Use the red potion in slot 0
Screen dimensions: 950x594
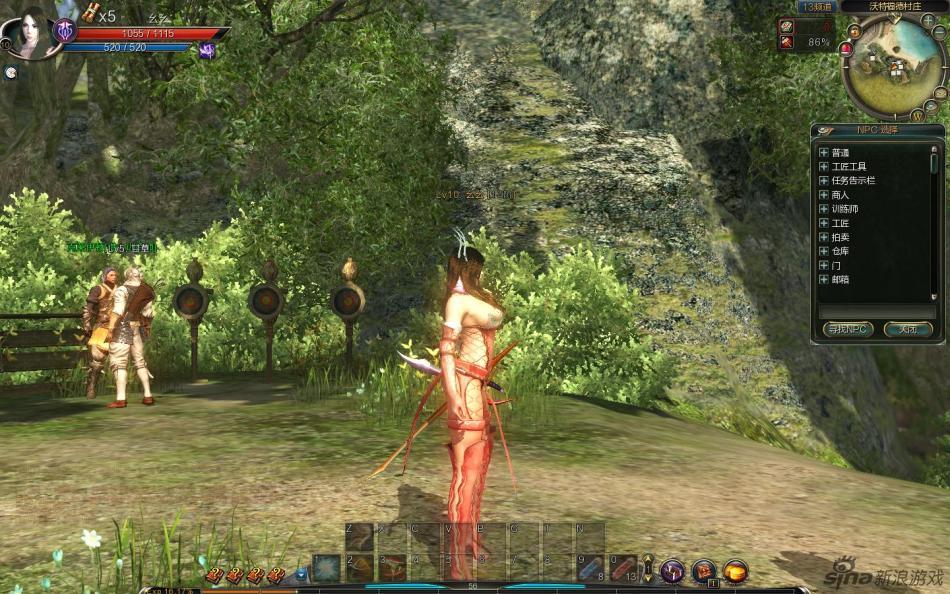pos(623,568)
